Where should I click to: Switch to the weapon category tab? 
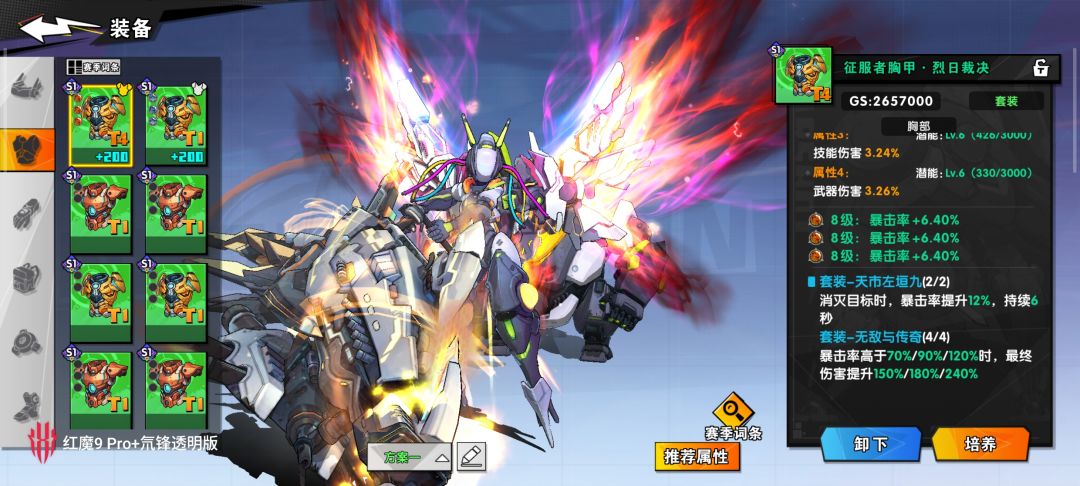click(27, 86)
